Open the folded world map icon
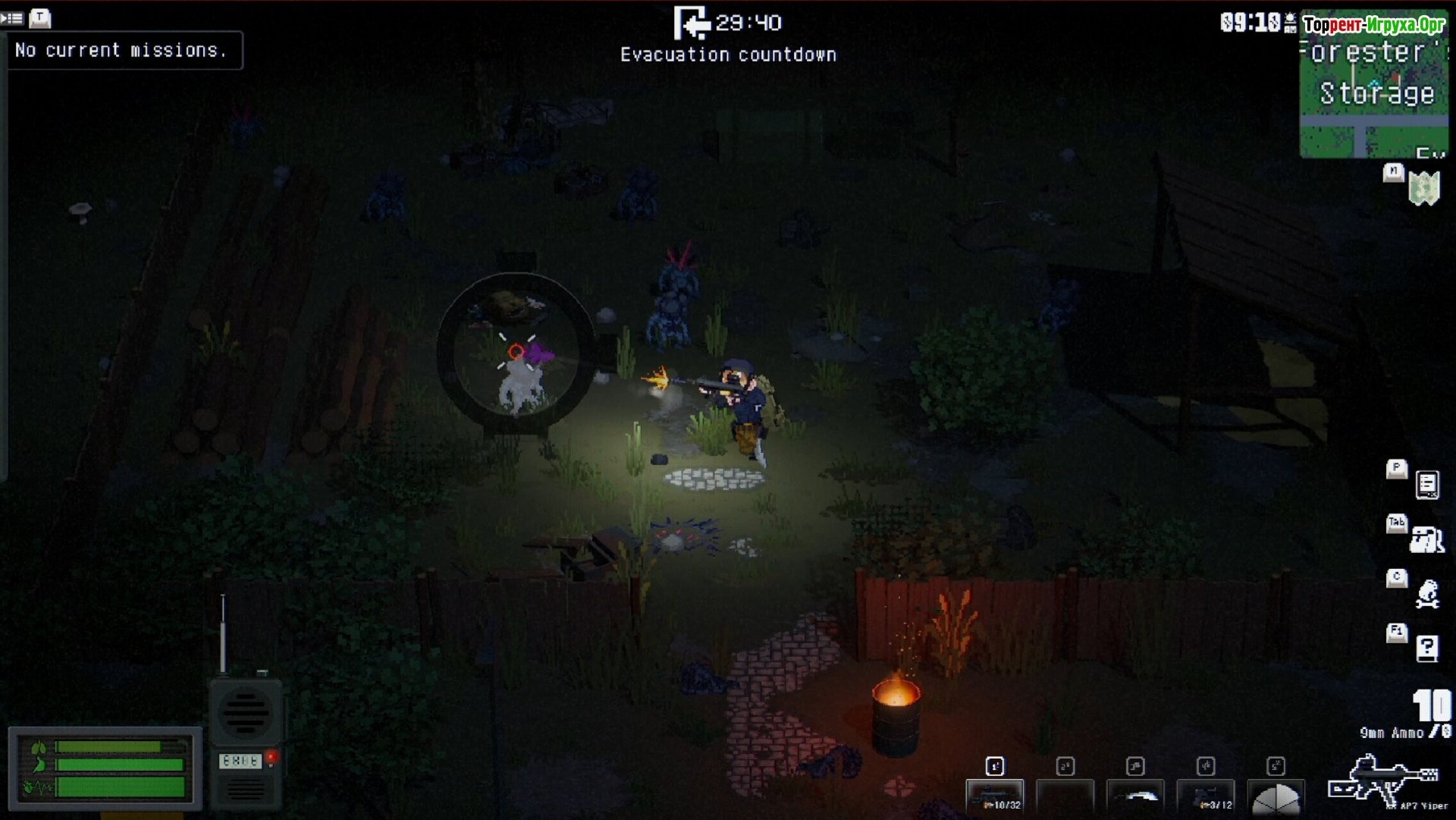The height and width of the screenshot is (820, 1456). [x=1423, y=188]
